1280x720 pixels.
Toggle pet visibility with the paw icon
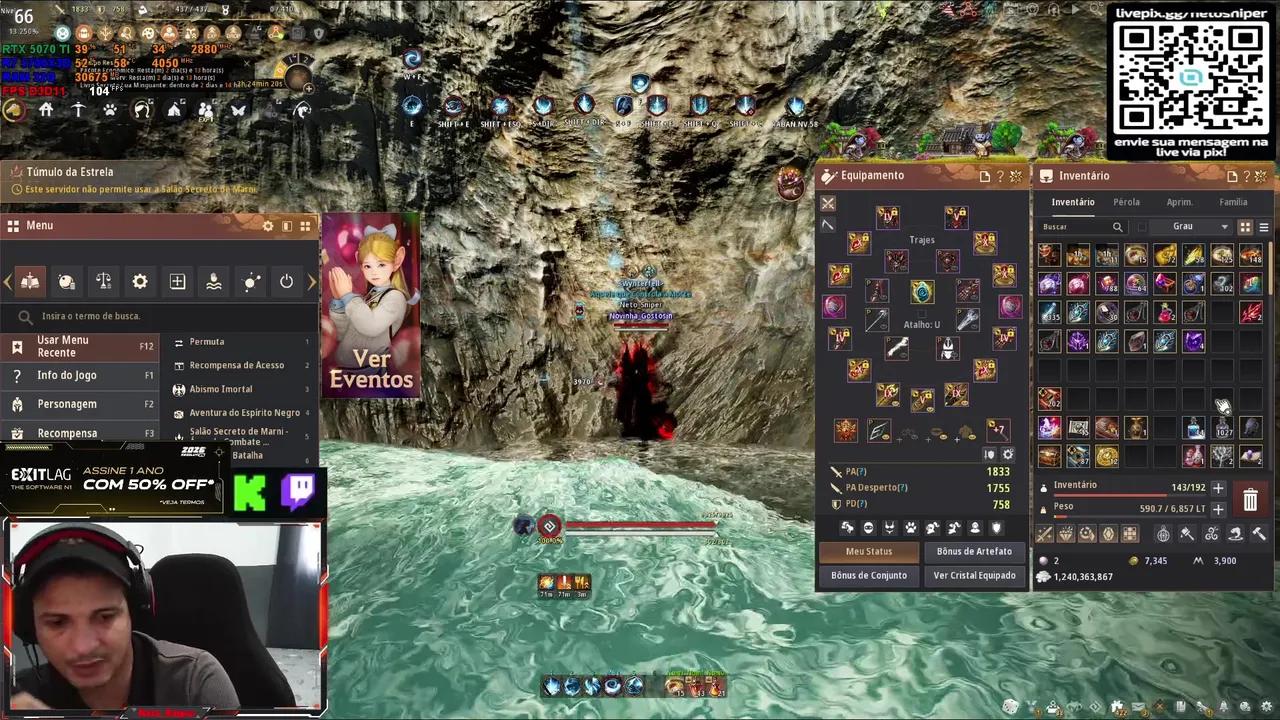click(909, 527)
